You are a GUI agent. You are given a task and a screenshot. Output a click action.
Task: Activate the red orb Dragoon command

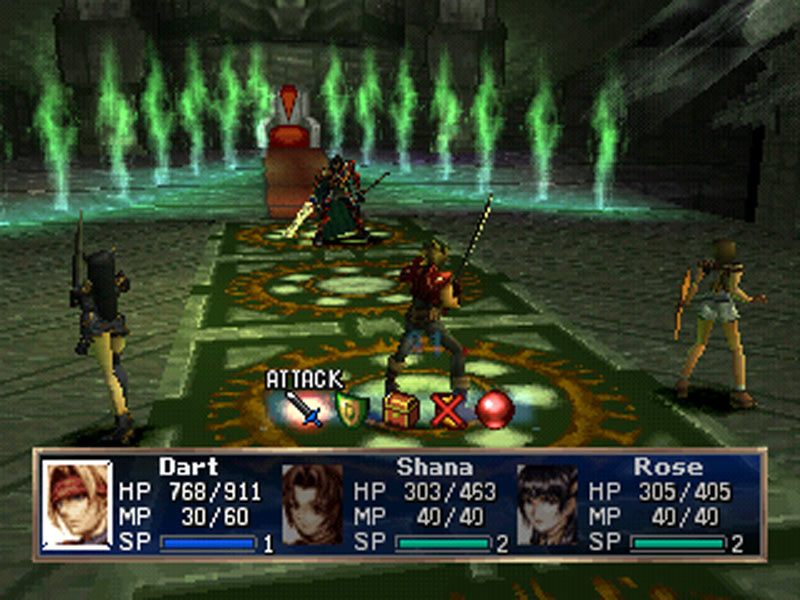[494, 410]
